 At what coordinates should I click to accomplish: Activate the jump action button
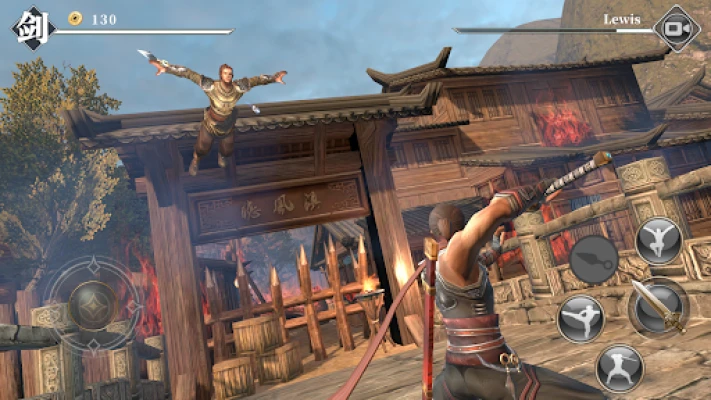point(658,240)
